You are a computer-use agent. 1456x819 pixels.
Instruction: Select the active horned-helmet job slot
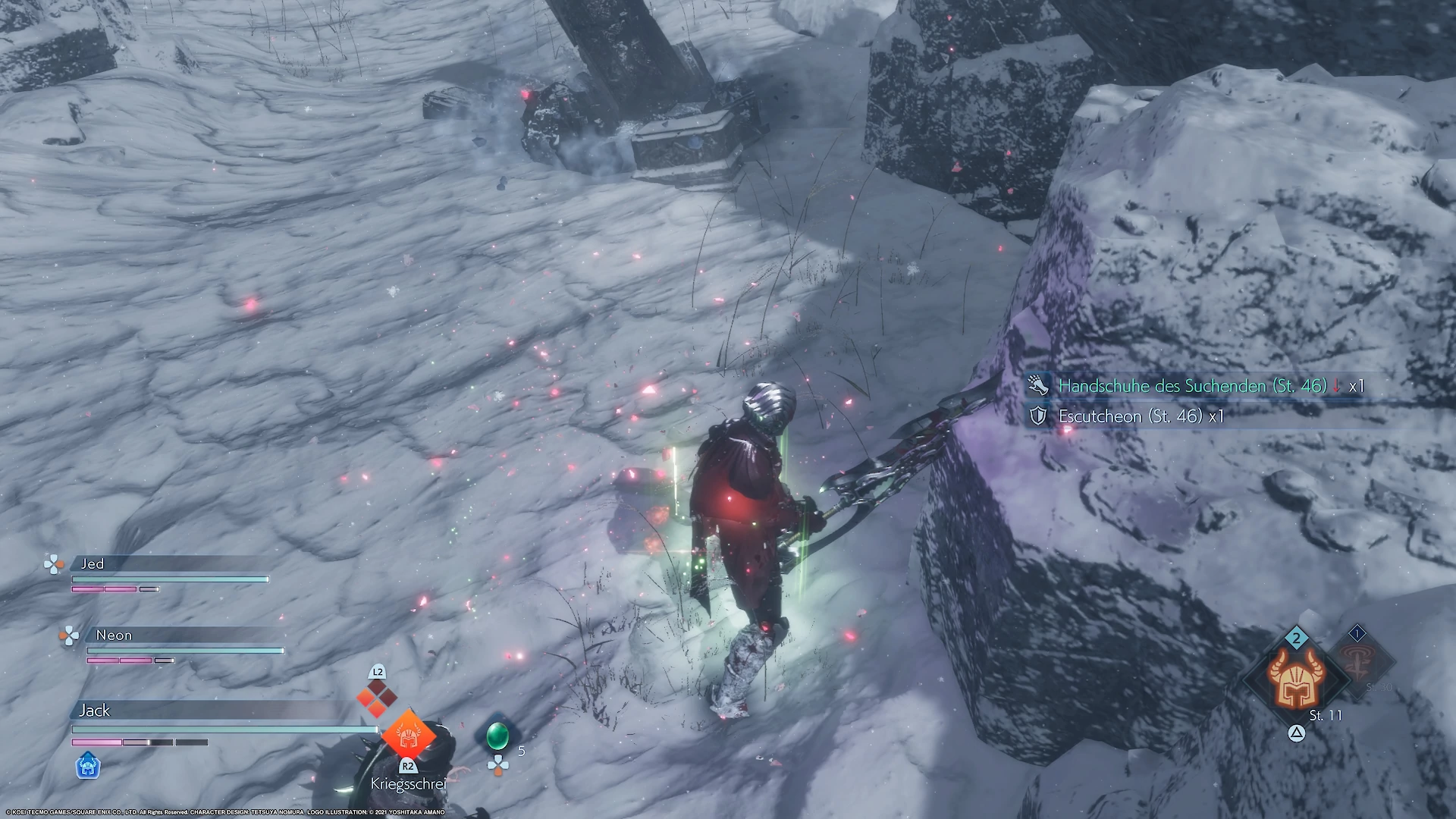[x=1296, y=679]
